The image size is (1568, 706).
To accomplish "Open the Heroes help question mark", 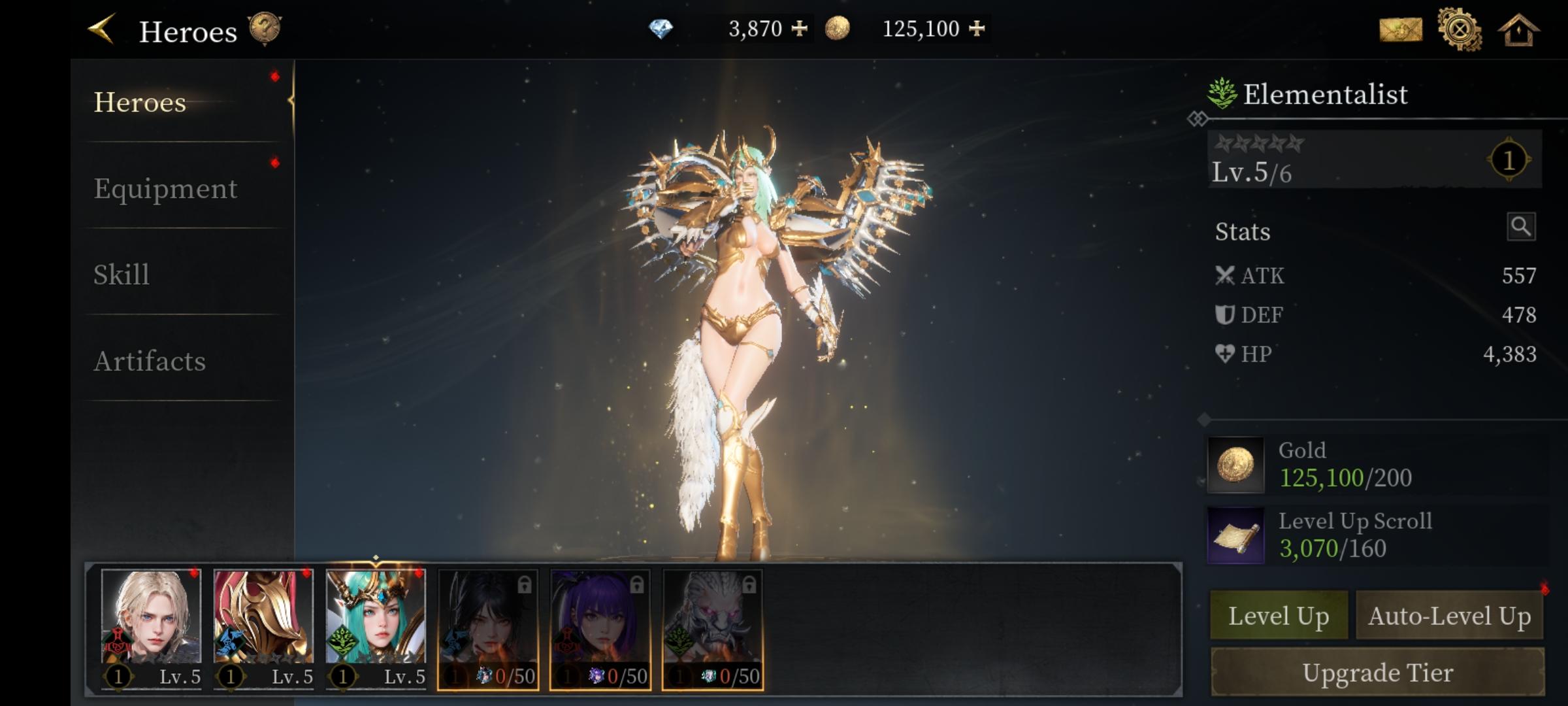I will coord(265,30).
